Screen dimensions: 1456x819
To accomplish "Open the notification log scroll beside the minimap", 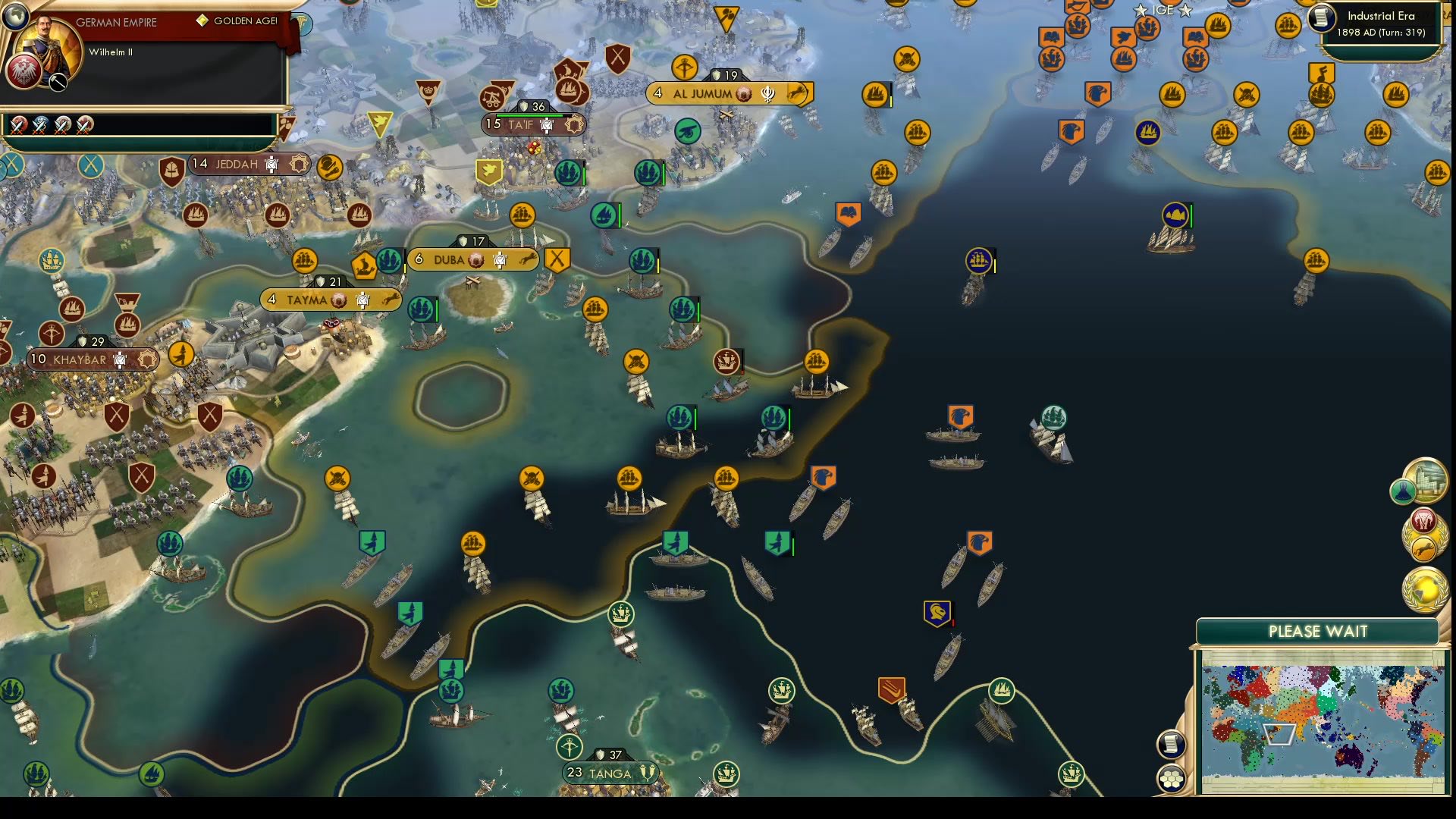I will [1170, 745].
